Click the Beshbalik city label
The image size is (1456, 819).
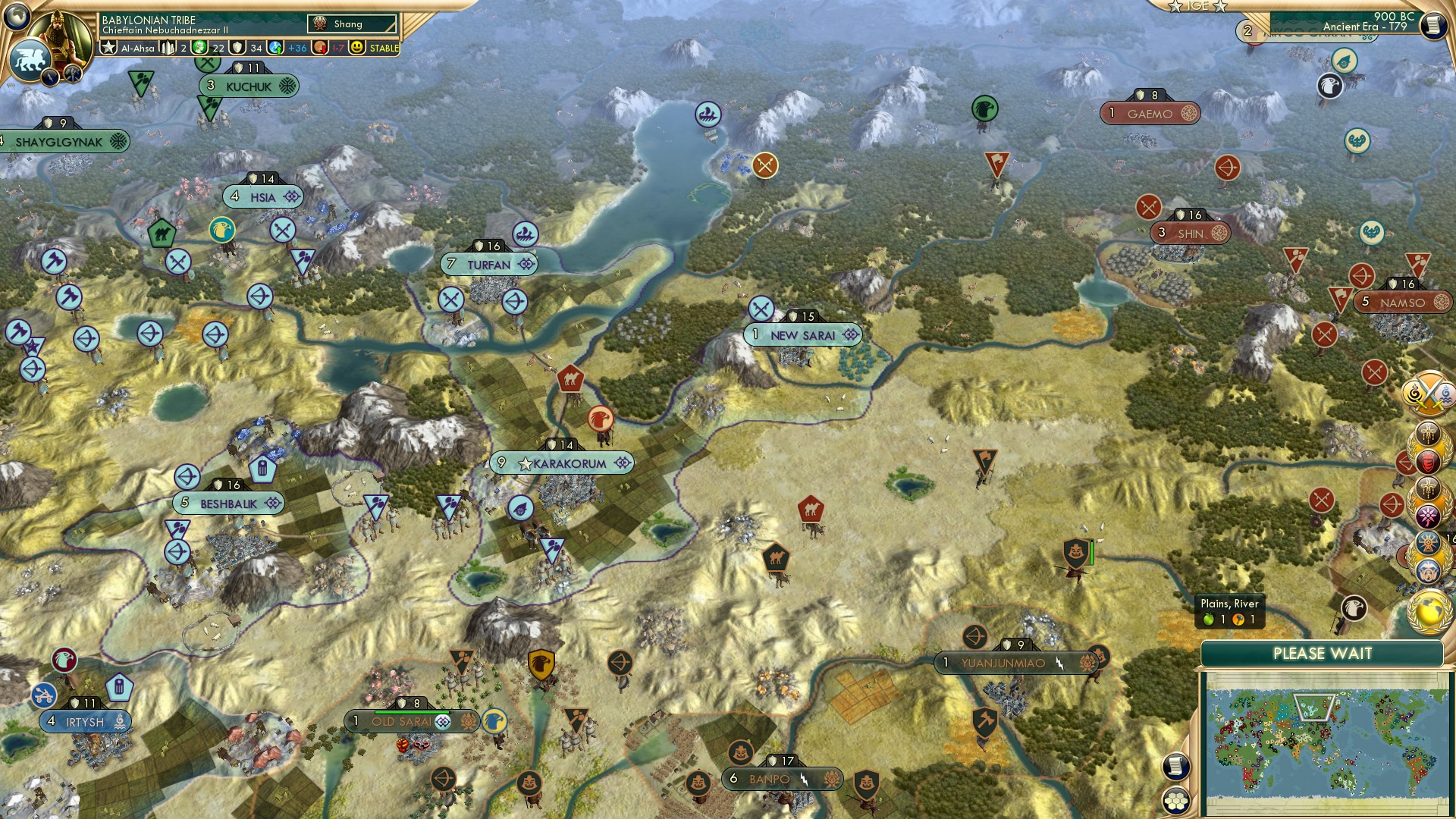pyautogui.click(x=227, y=501)
